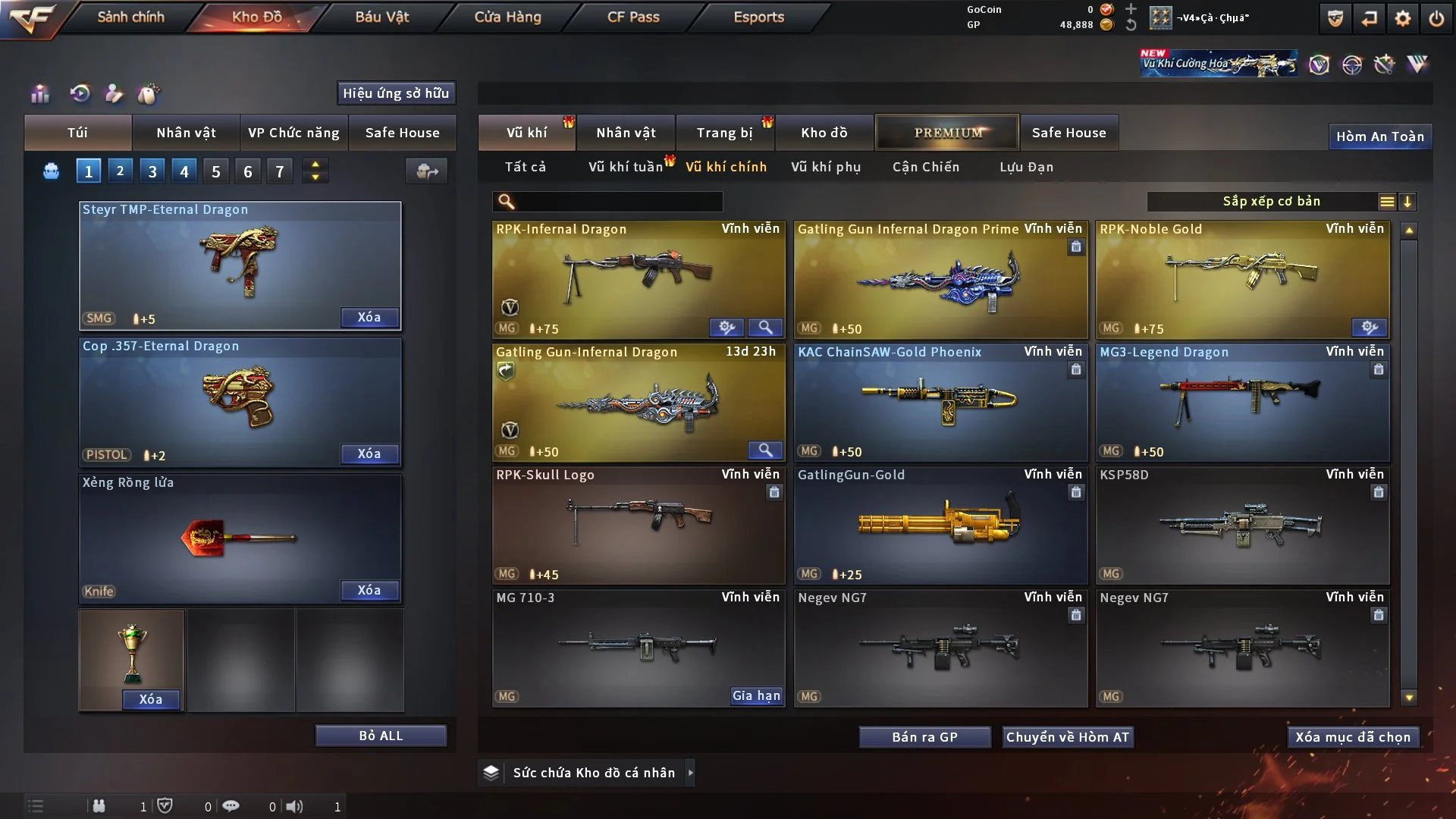
Task: Open the Hòm An Toàn safe box
Action: click(1379, 136)
